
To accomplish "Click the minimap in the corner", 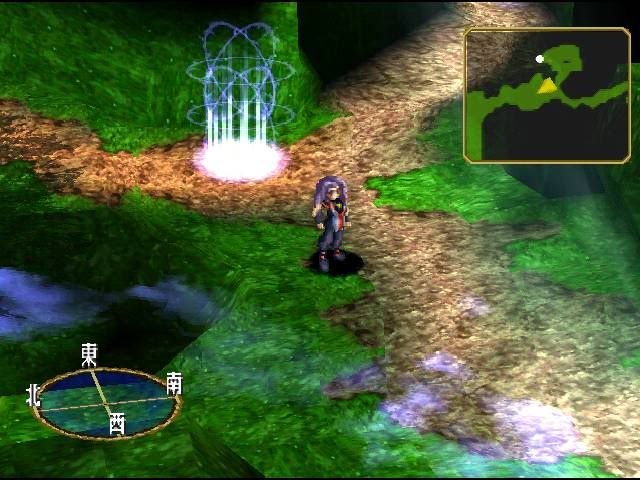I will [546, 95].
